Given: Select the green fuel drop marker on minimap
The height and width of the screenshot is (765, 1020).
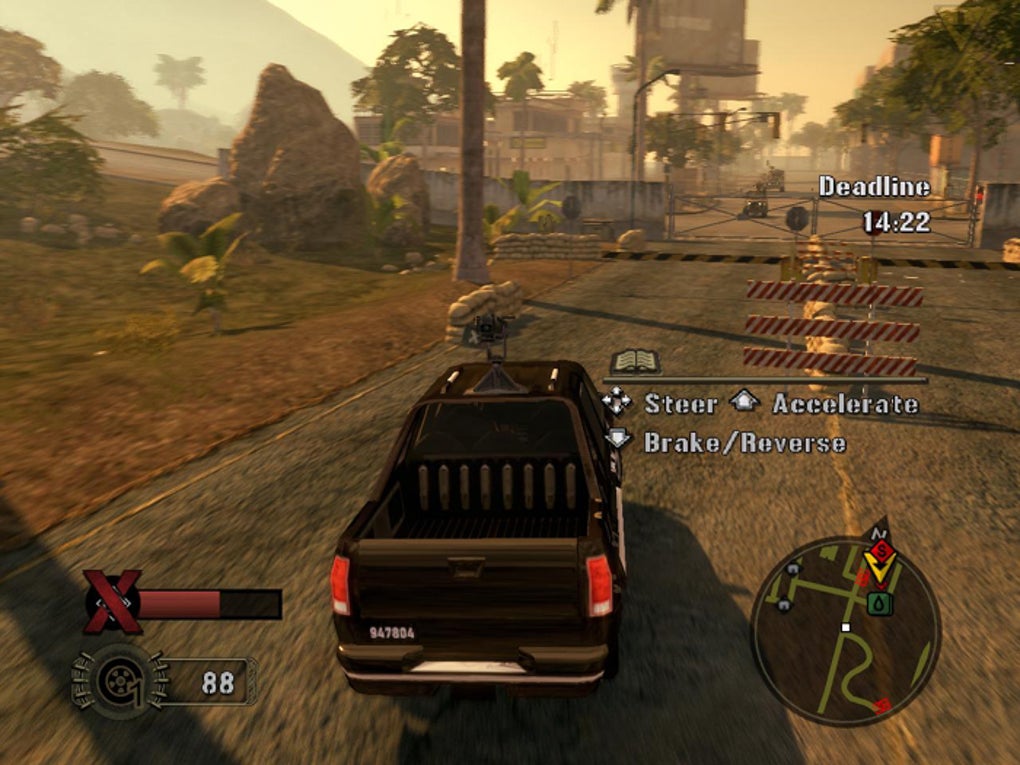Looking at the screenshot, I should [x=879, y=603].
